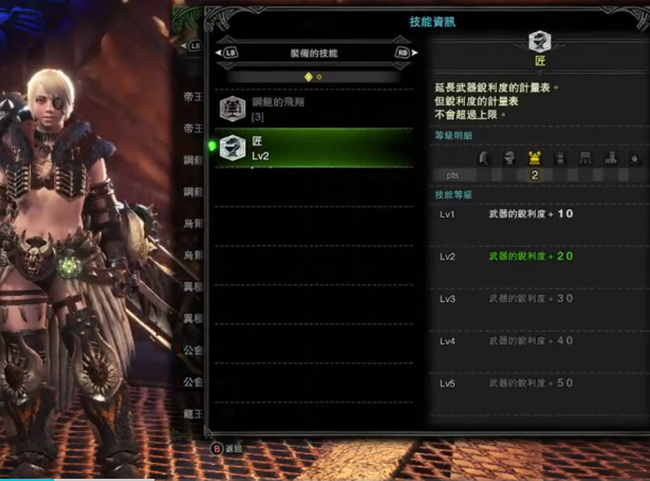Click the highlighted yellow chest armor icon
The width and height of the screenshot is (650, 481).
click(x=533, y=158)
